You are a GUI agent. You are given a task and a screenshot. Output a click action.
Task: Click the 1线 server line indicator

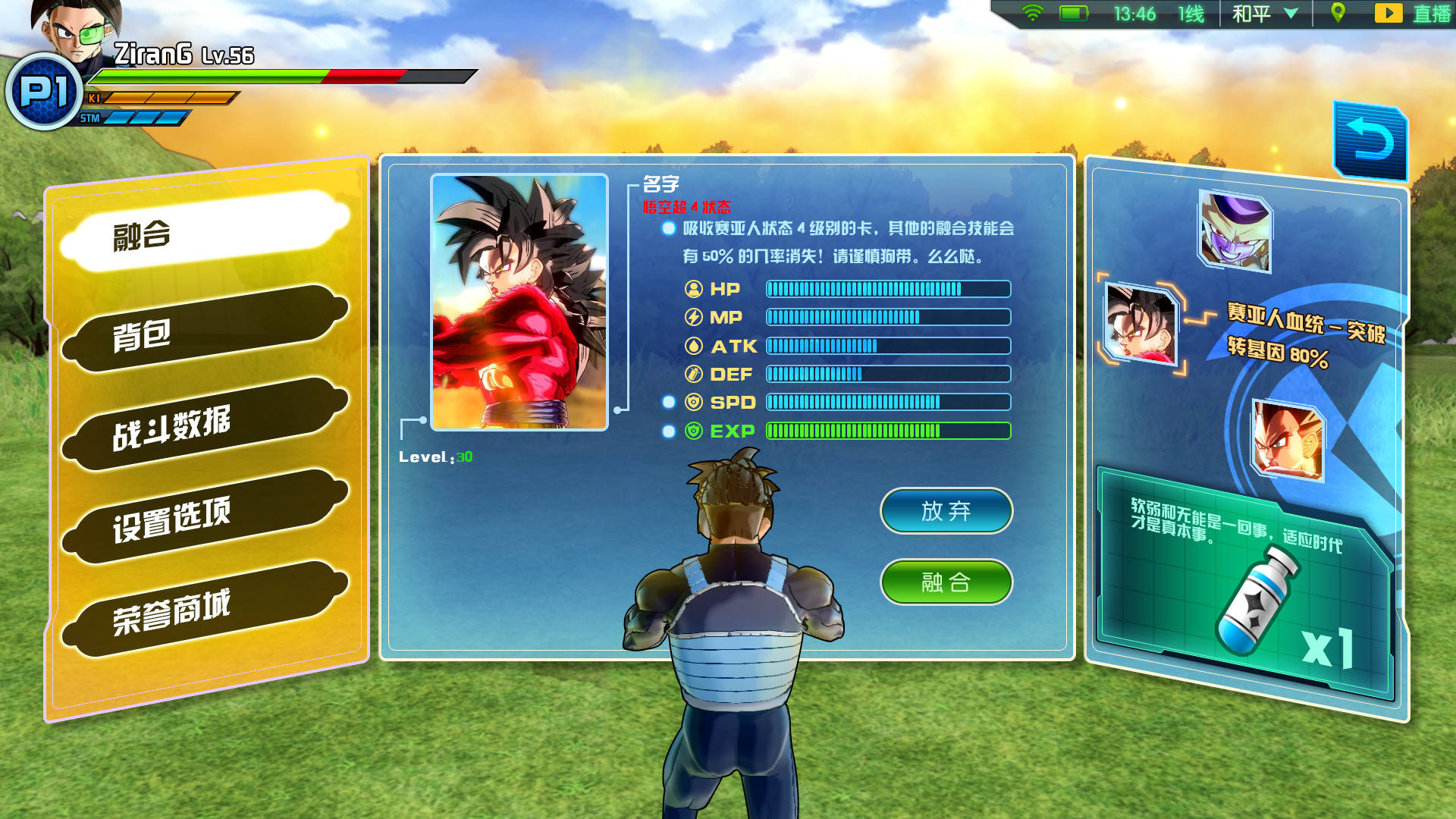1191,14
